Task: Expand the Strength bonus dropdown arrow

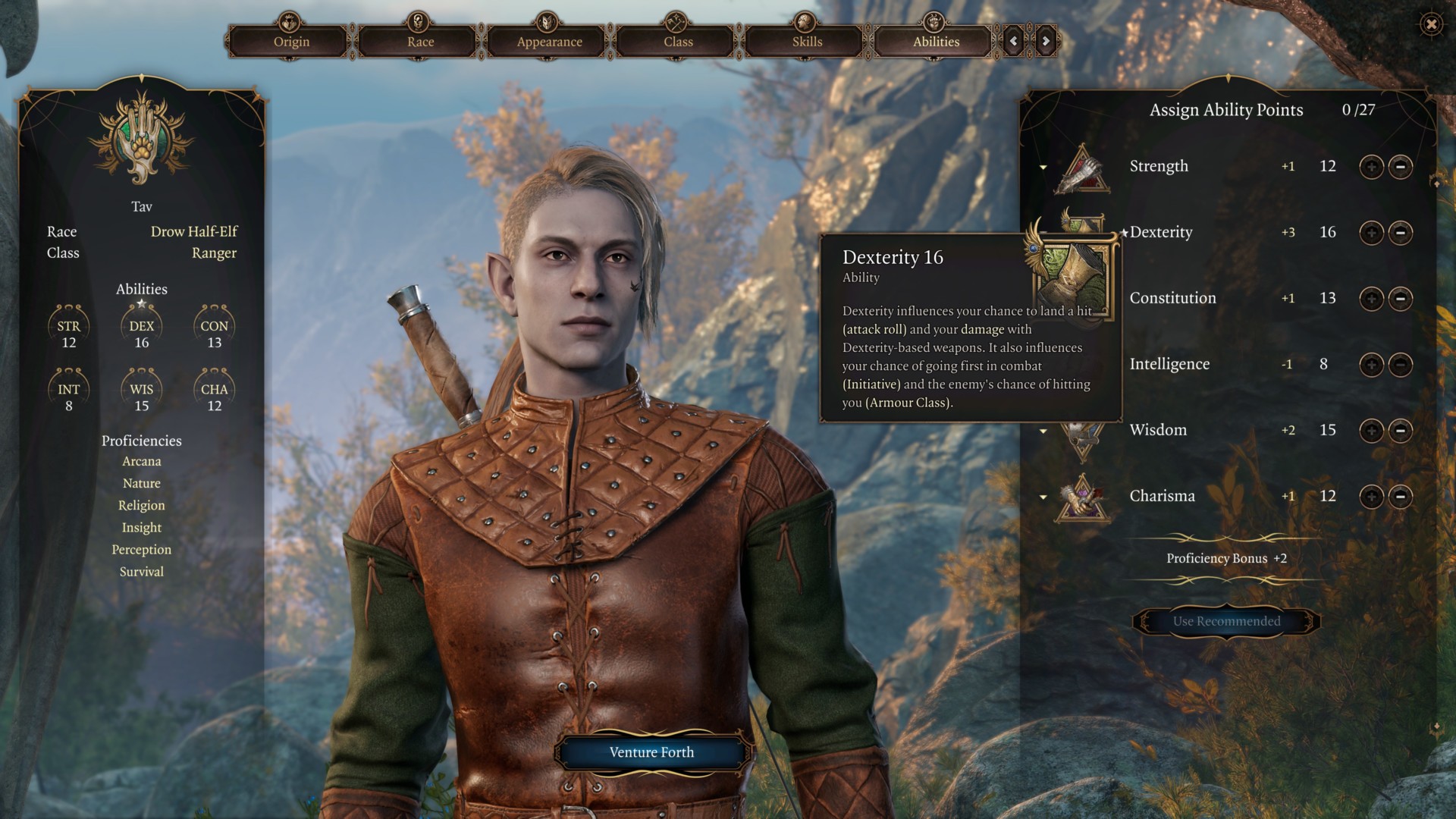Action: coord(1043,168)
